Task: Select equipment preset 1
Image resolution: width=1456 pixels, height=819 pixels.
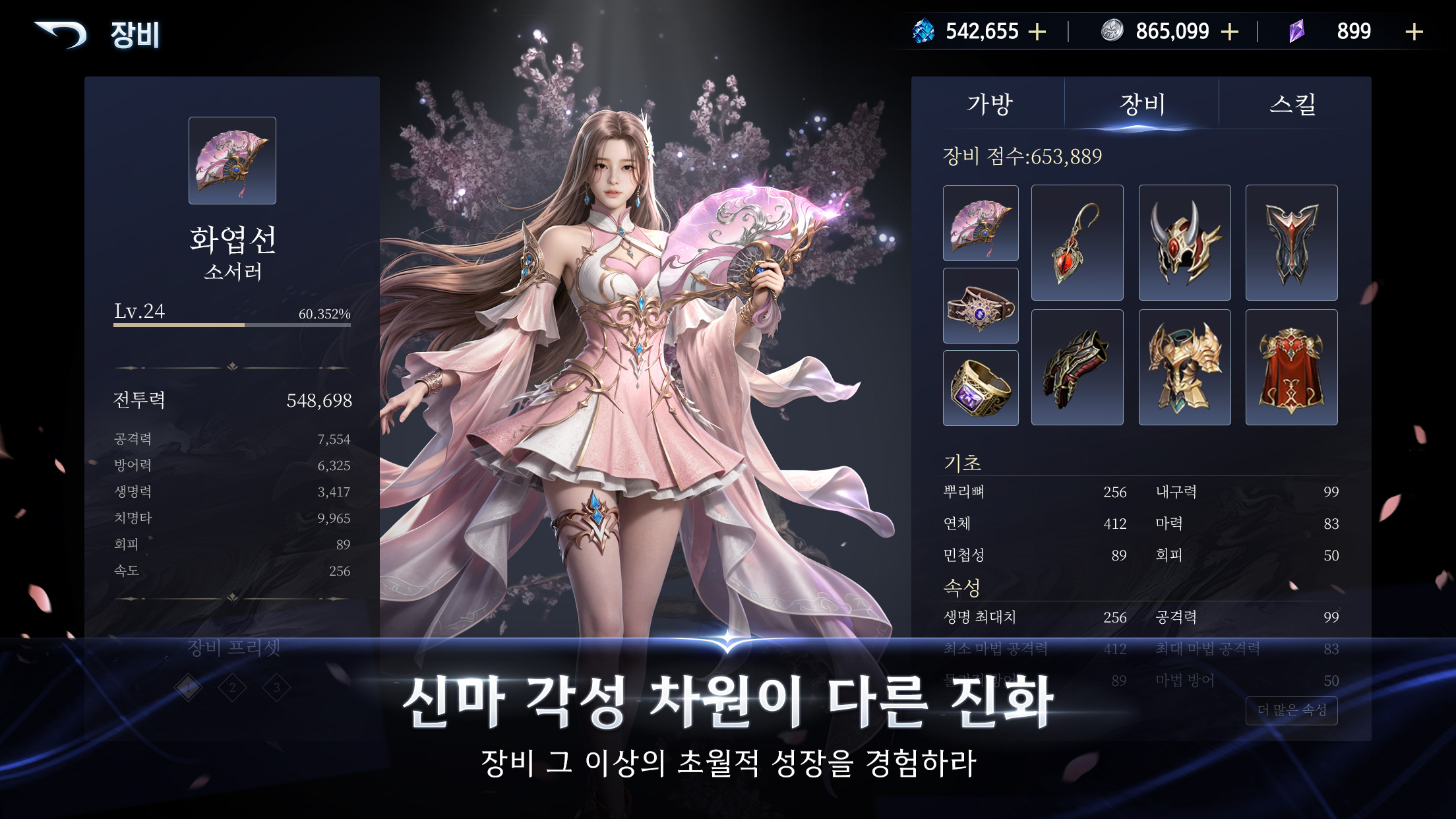Action: pos(188,686)
